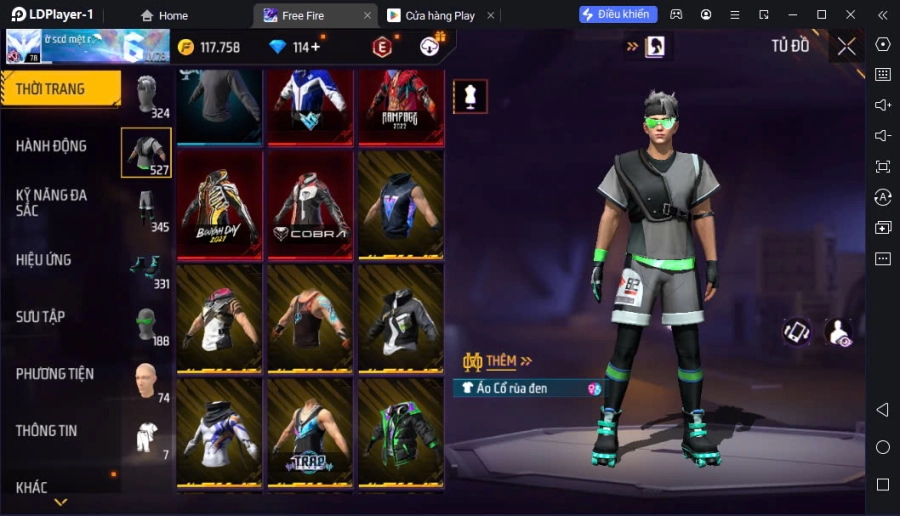Pick the green and black hooded jacket
900x516 pixels.
[400, 433]
